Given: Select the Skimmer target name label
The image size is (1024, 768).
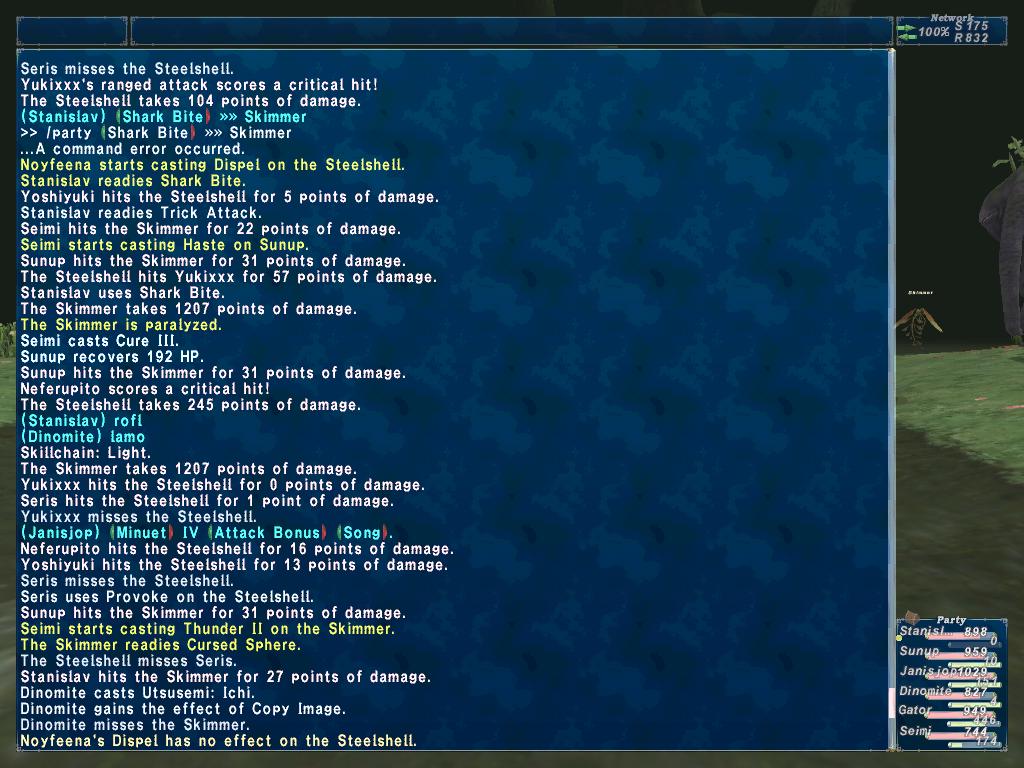Looking at the screenshot, I should [920, 293].
